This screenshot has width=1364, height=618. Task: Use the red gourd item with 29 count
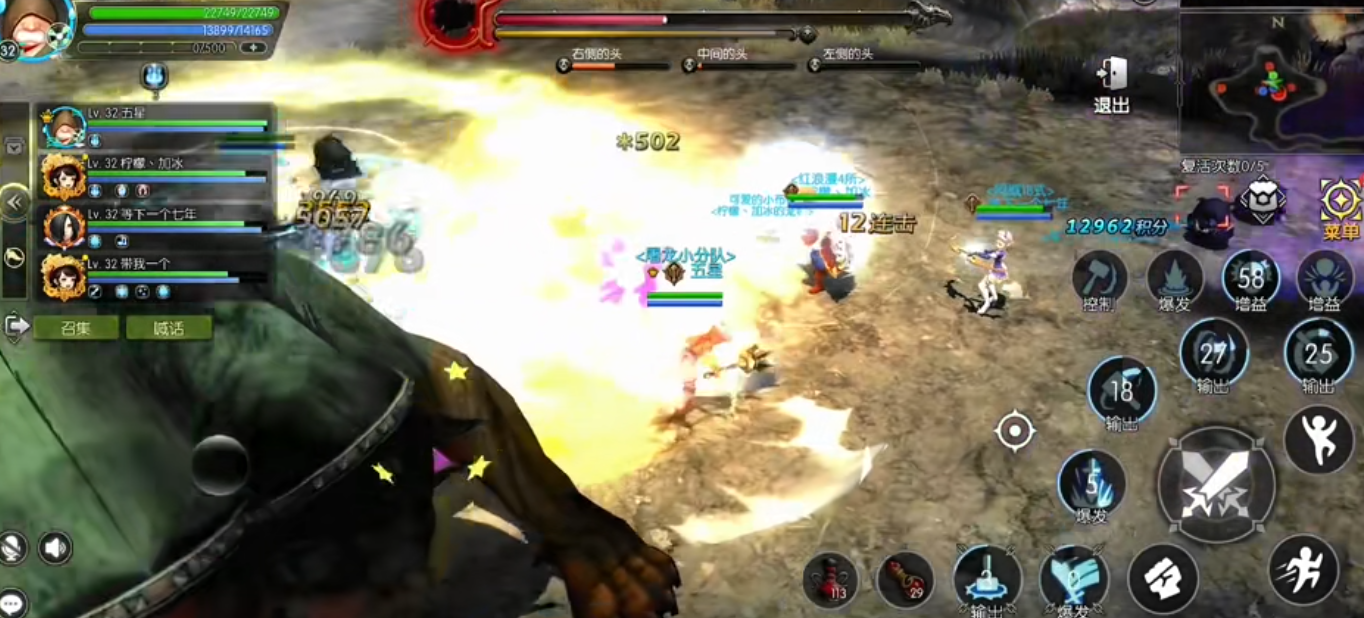(x=905, y=580)
